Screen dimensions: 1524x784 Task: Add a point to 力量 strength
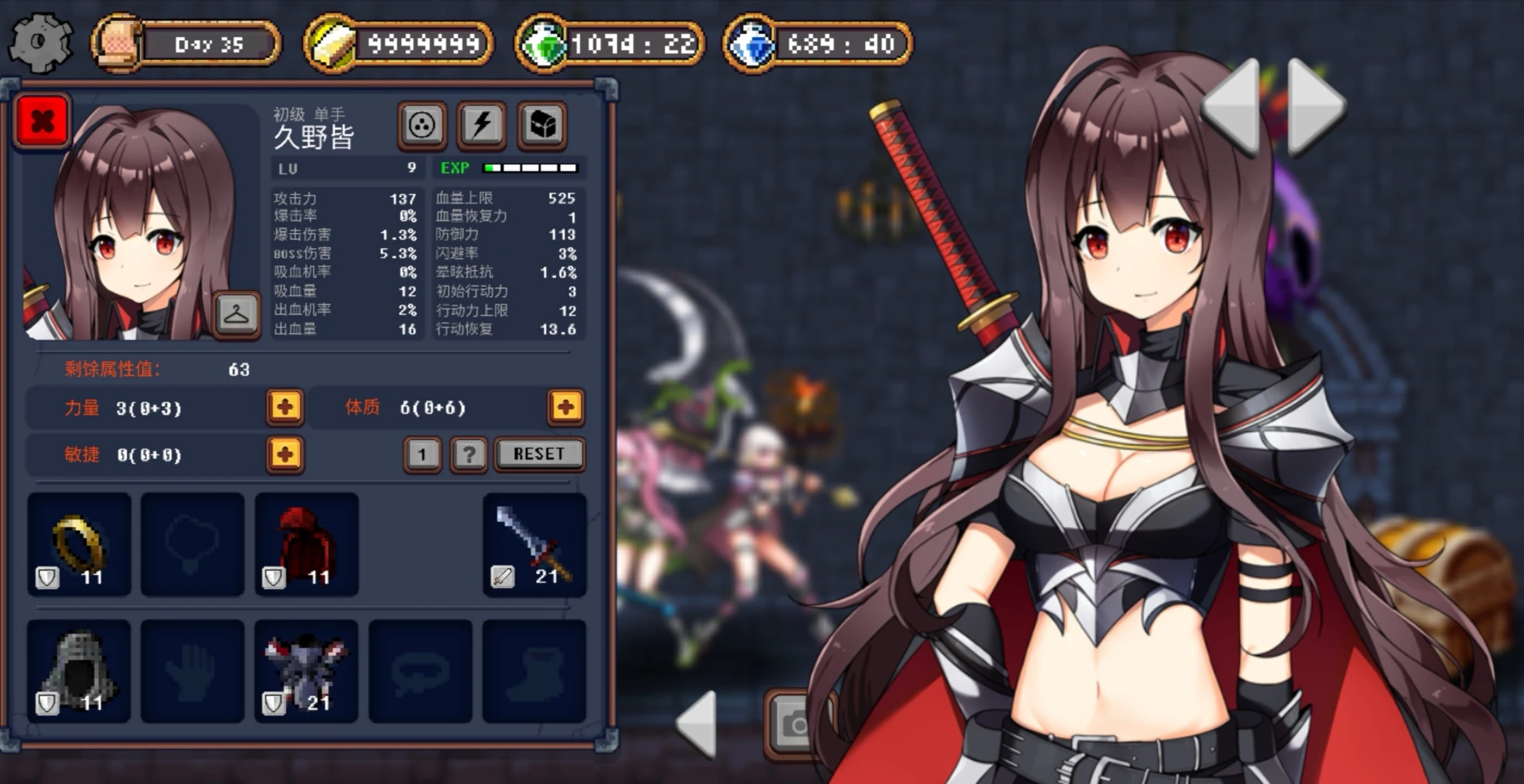pyautogui.click(x=285, y=407)
